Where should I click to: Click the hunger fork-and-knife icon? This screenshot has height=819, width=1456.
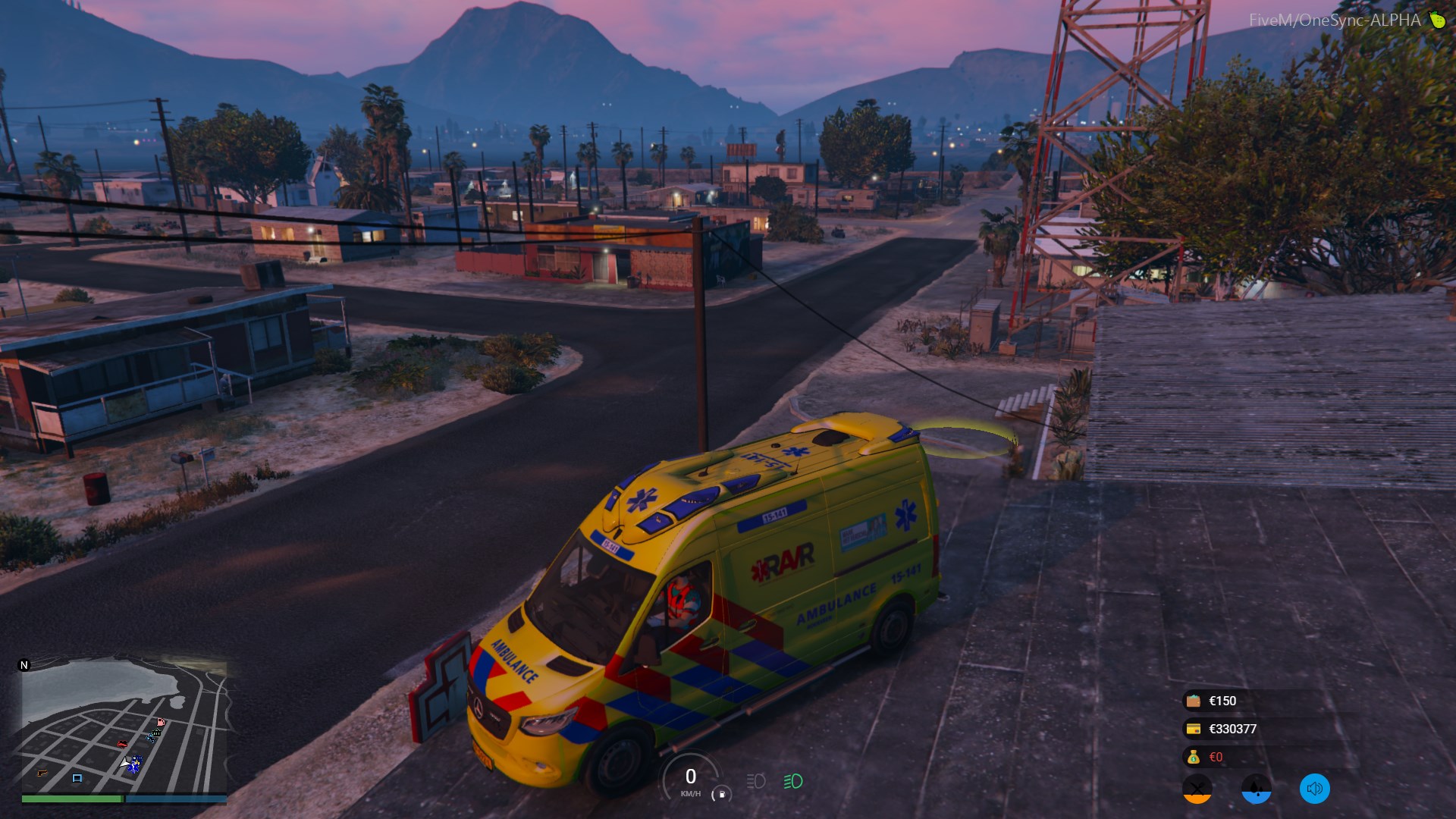(x=1197, y=789)
